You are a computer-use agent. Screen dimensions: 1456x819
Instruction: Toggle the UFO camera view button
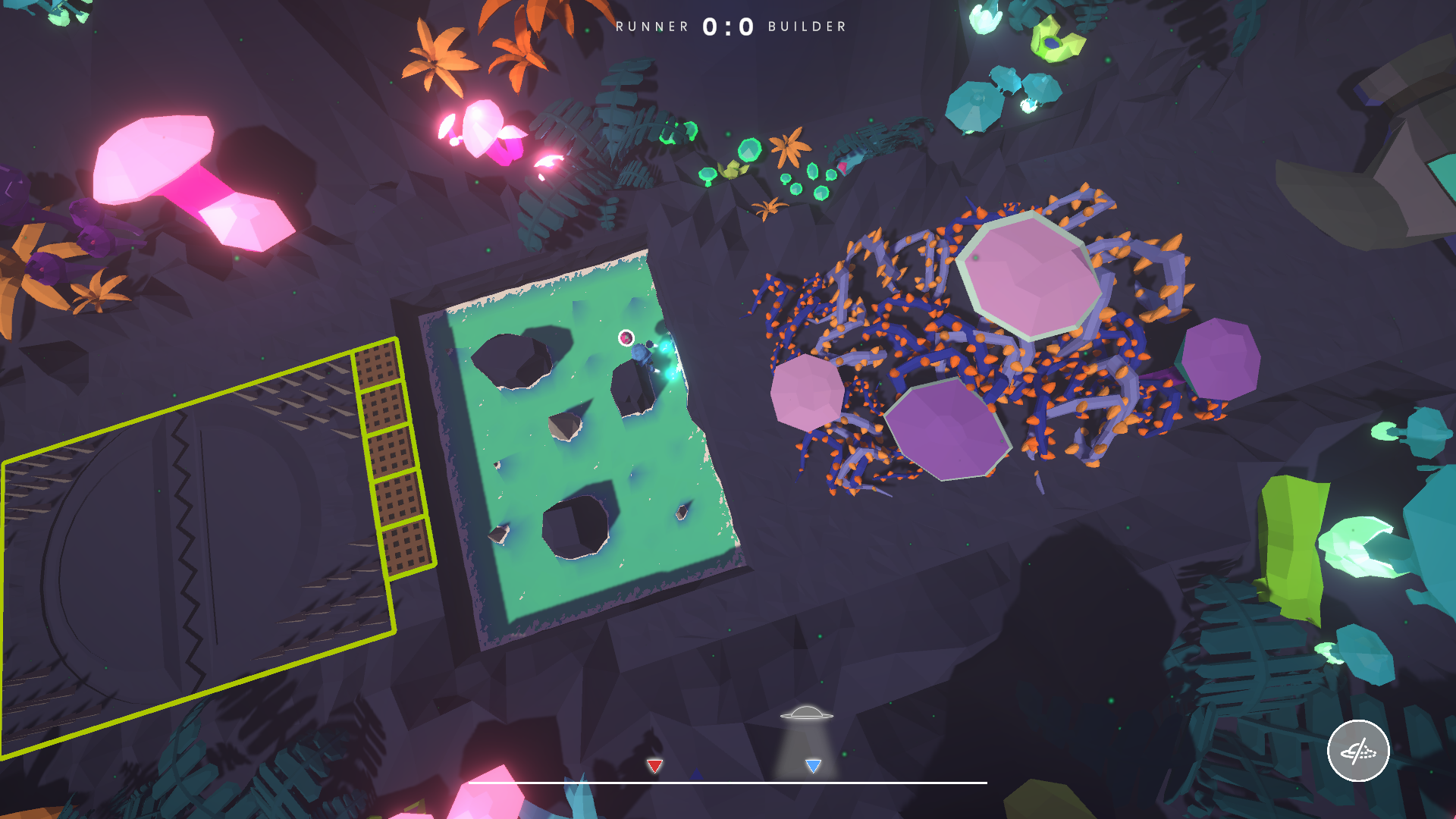(1357, 751)
